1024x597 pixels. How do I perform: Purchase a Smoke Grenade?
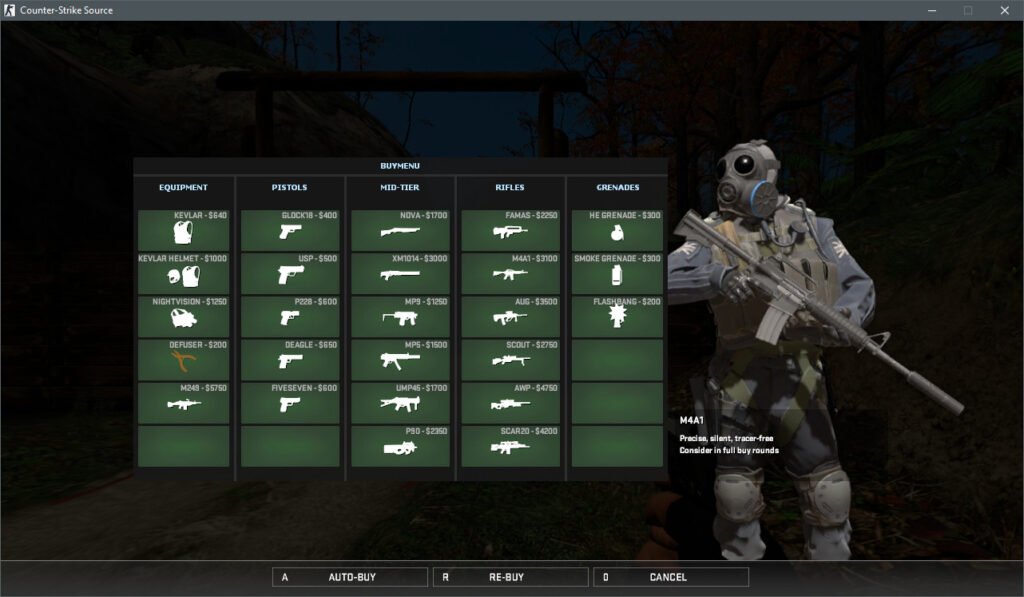(x=617, y=273)
